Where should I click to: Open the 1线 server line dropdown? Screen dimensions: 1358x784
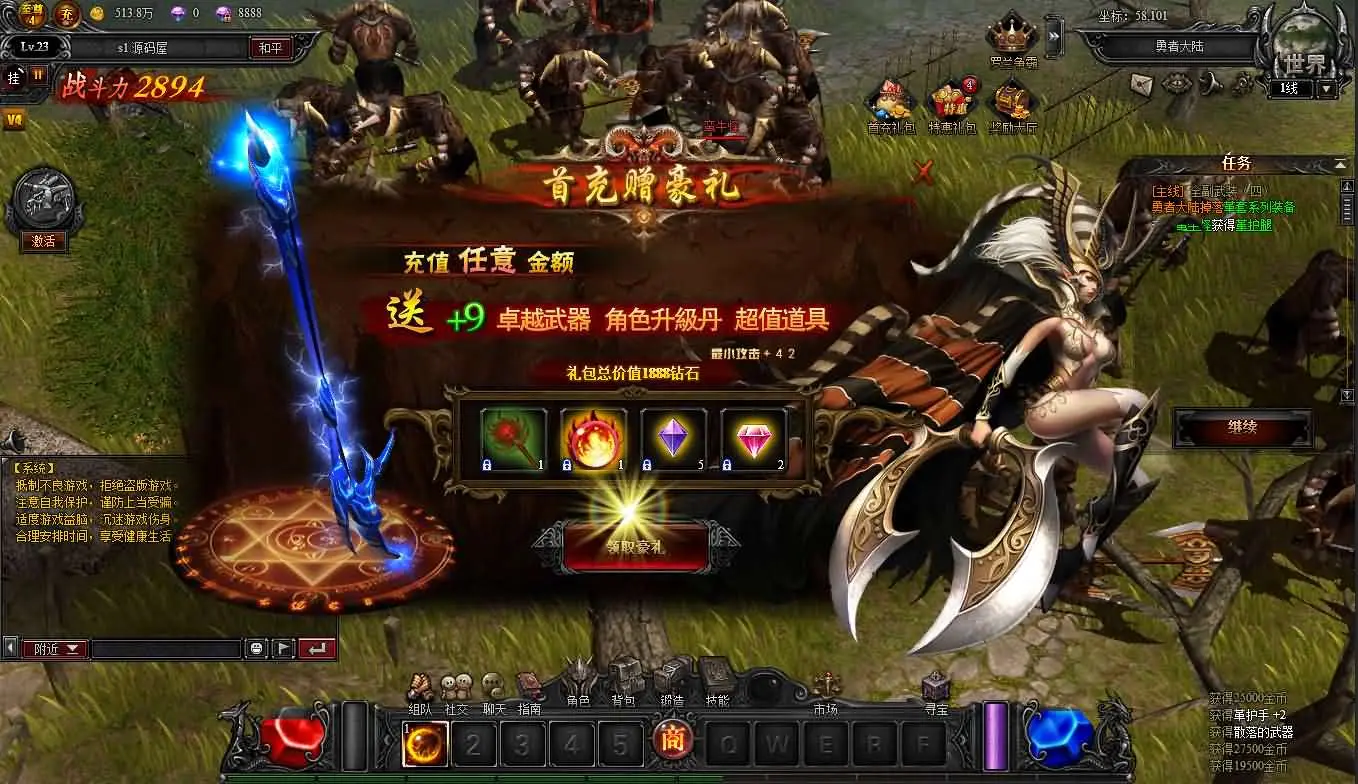tap(1327, 88)
